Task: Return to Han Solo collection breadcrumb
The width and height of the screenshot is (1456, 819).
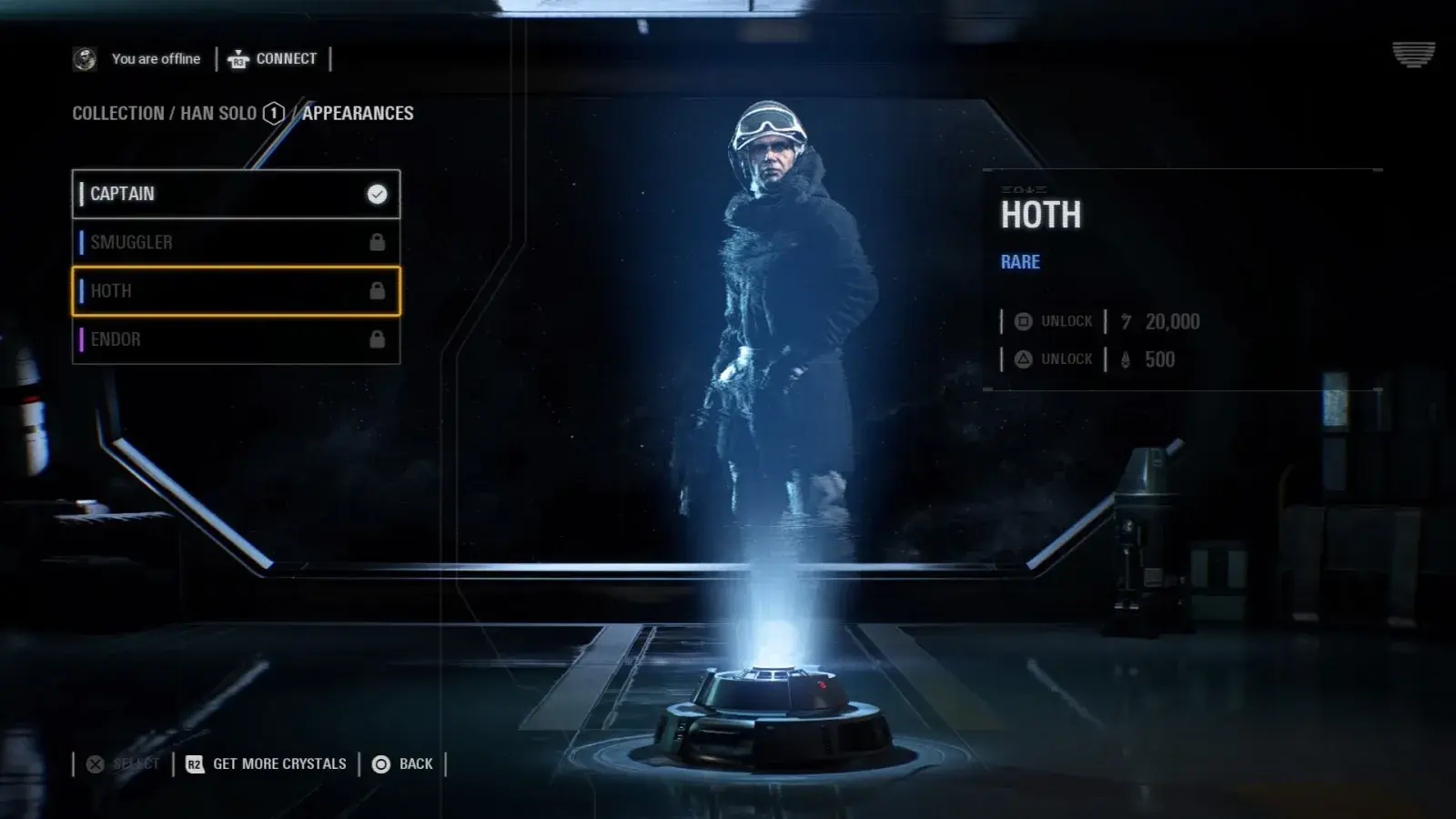Action: click(217, 114)
